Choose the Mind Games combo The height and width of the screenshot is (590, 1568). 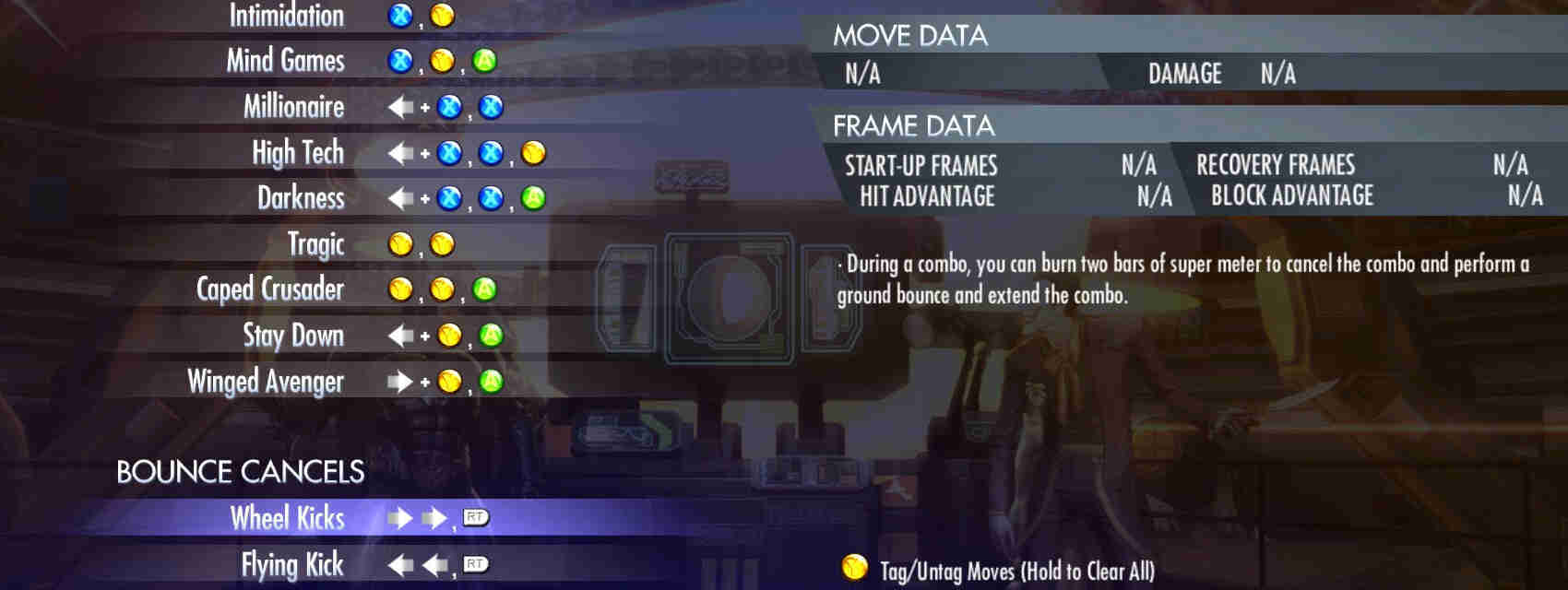click(285, 61)
